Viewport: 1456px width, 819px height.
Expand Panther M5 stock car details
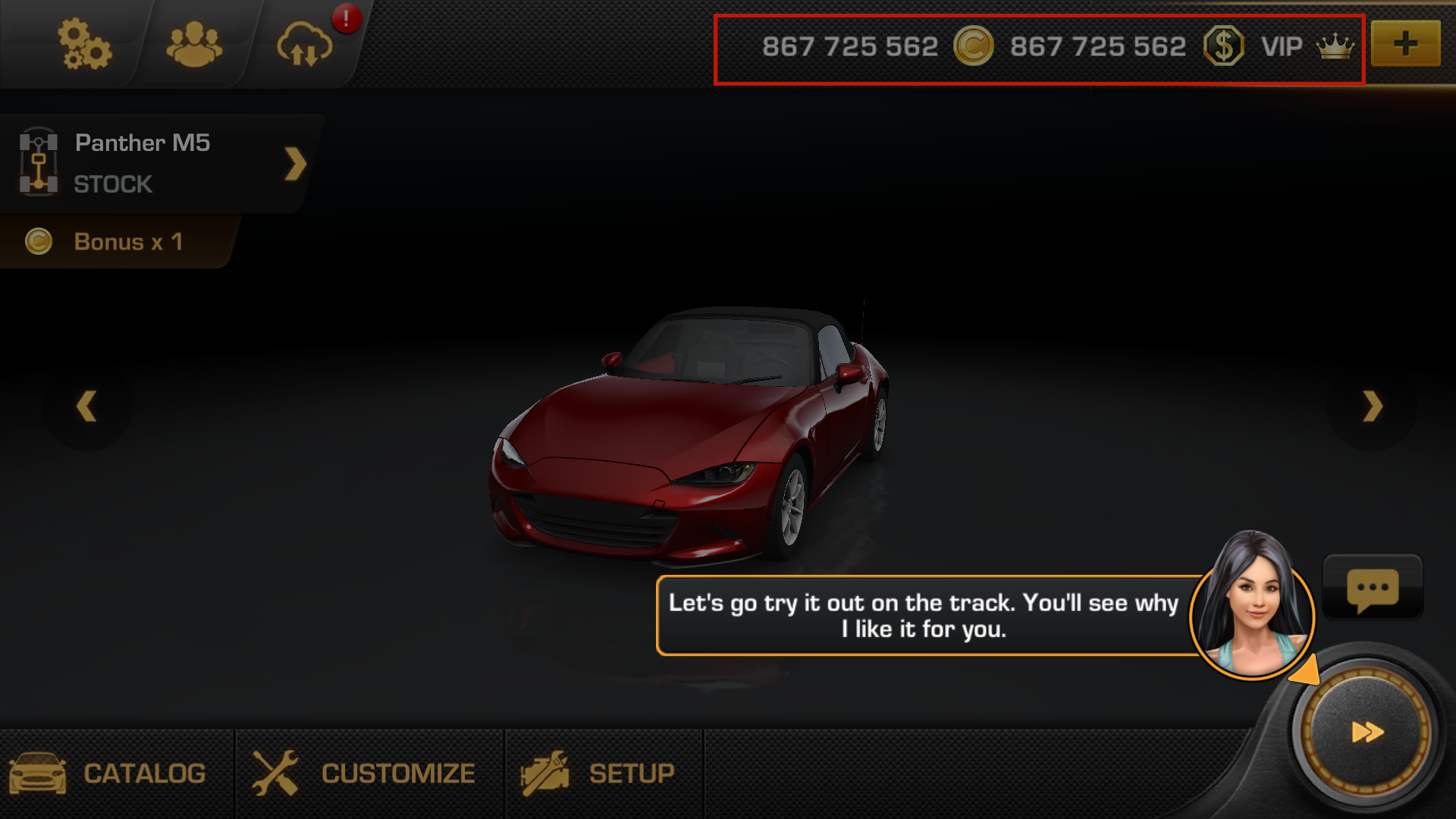295,164
